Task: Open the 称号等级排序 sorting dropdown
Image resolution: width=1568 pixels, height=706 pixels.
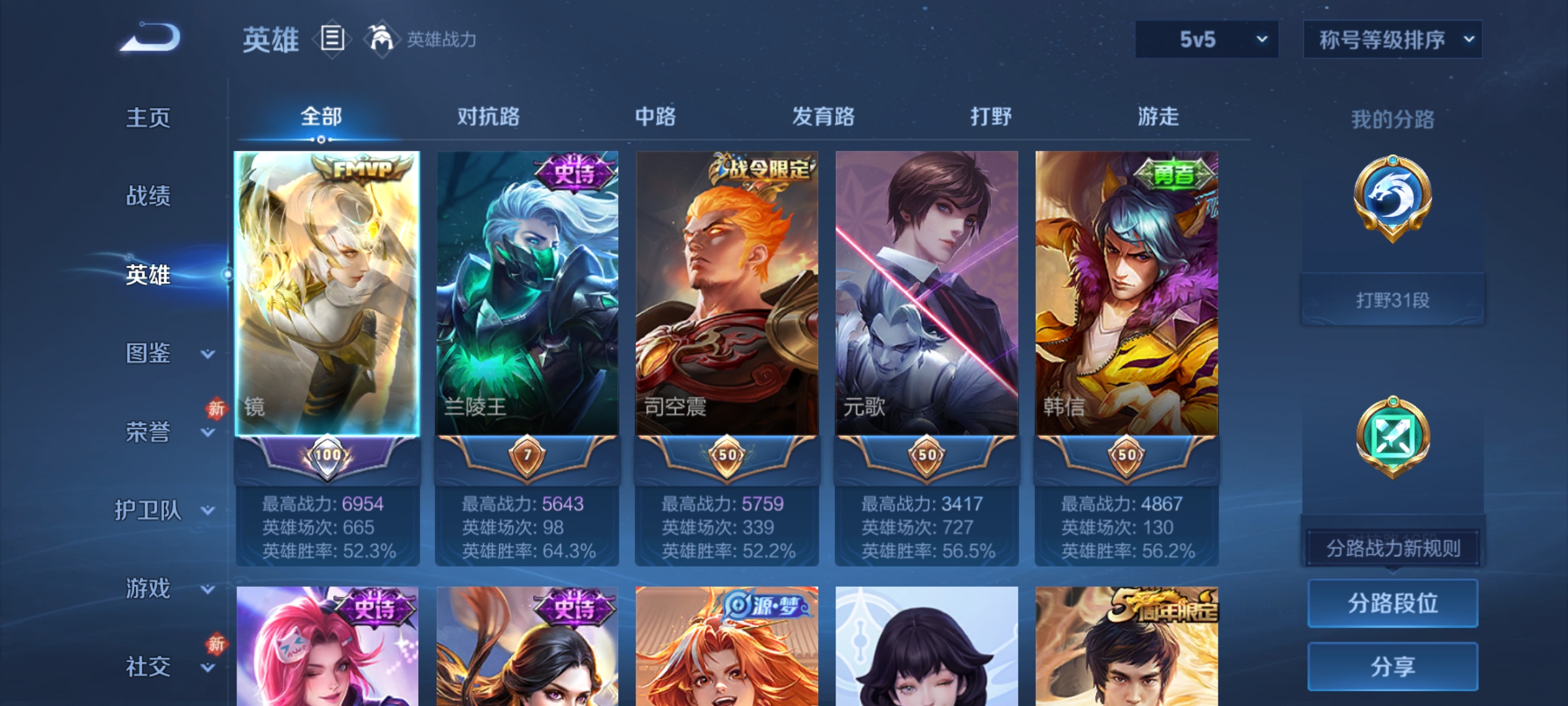Action: (1392, 39)
